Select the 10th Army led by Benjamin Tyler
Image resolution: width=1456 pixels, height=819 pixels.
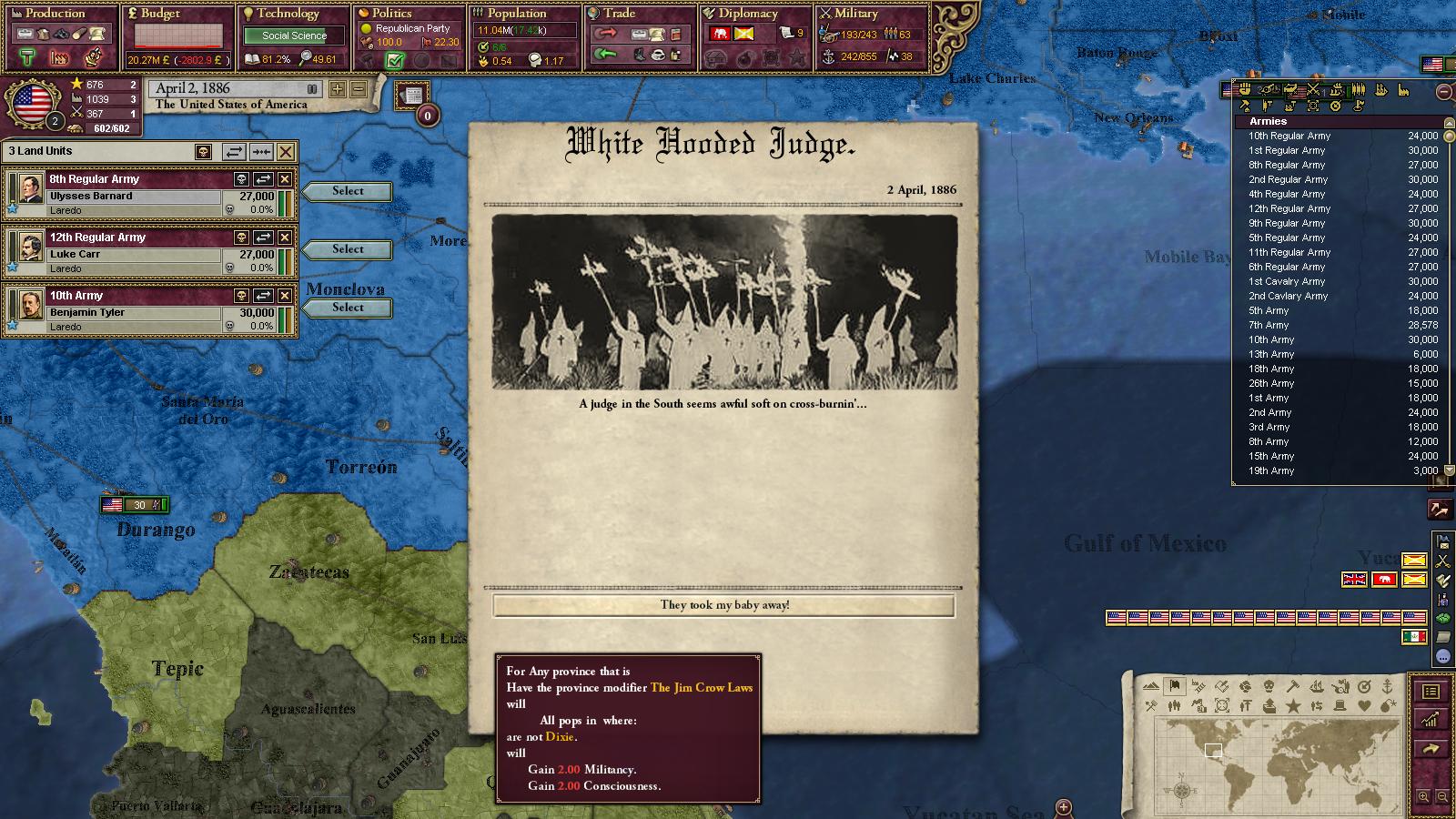347,308
